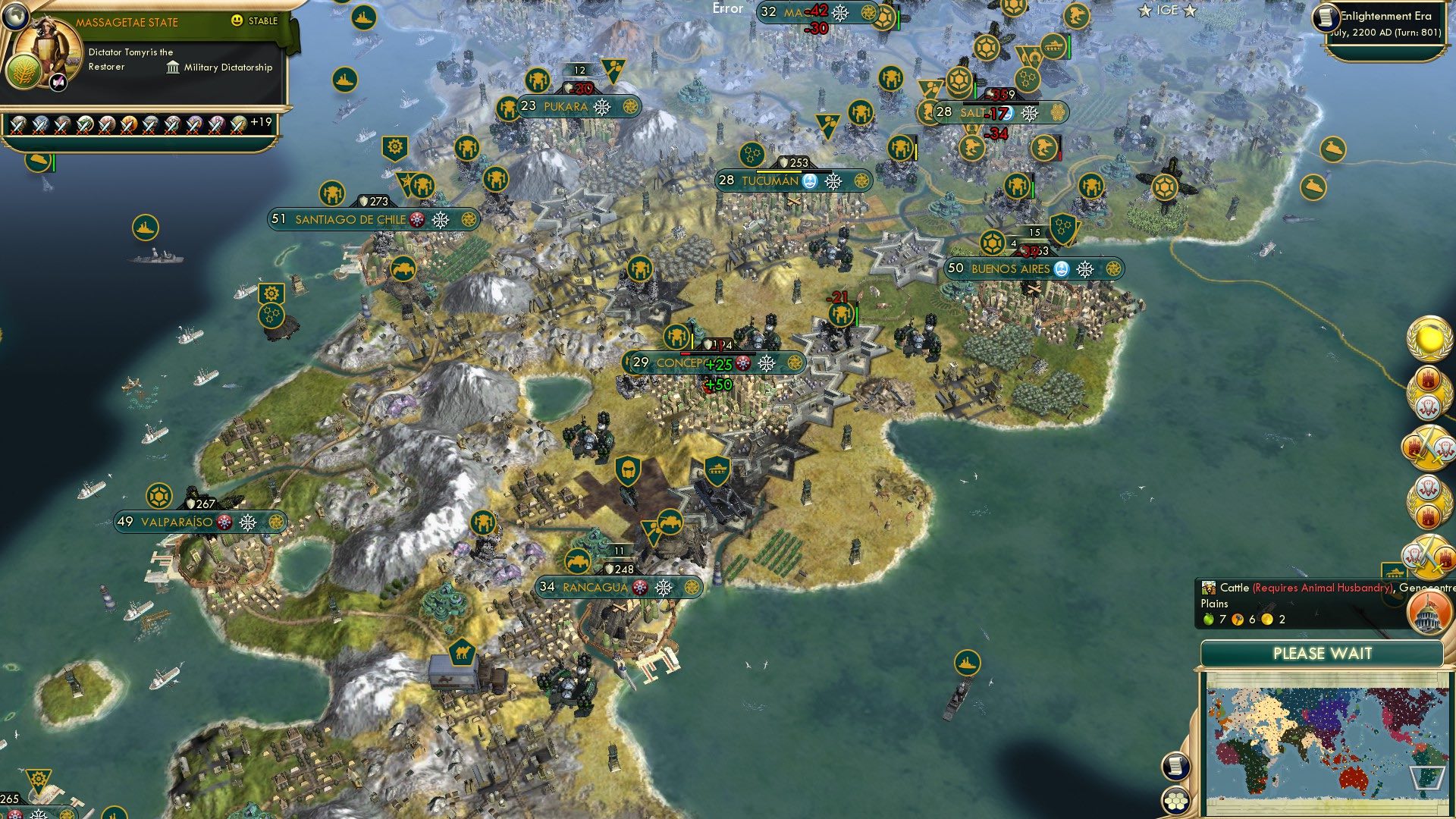Viewport: 1456px width, 819px height.
Task: Click the Military Dictatorship government icon
Action: pyautogui.click(x=173, y=67)
